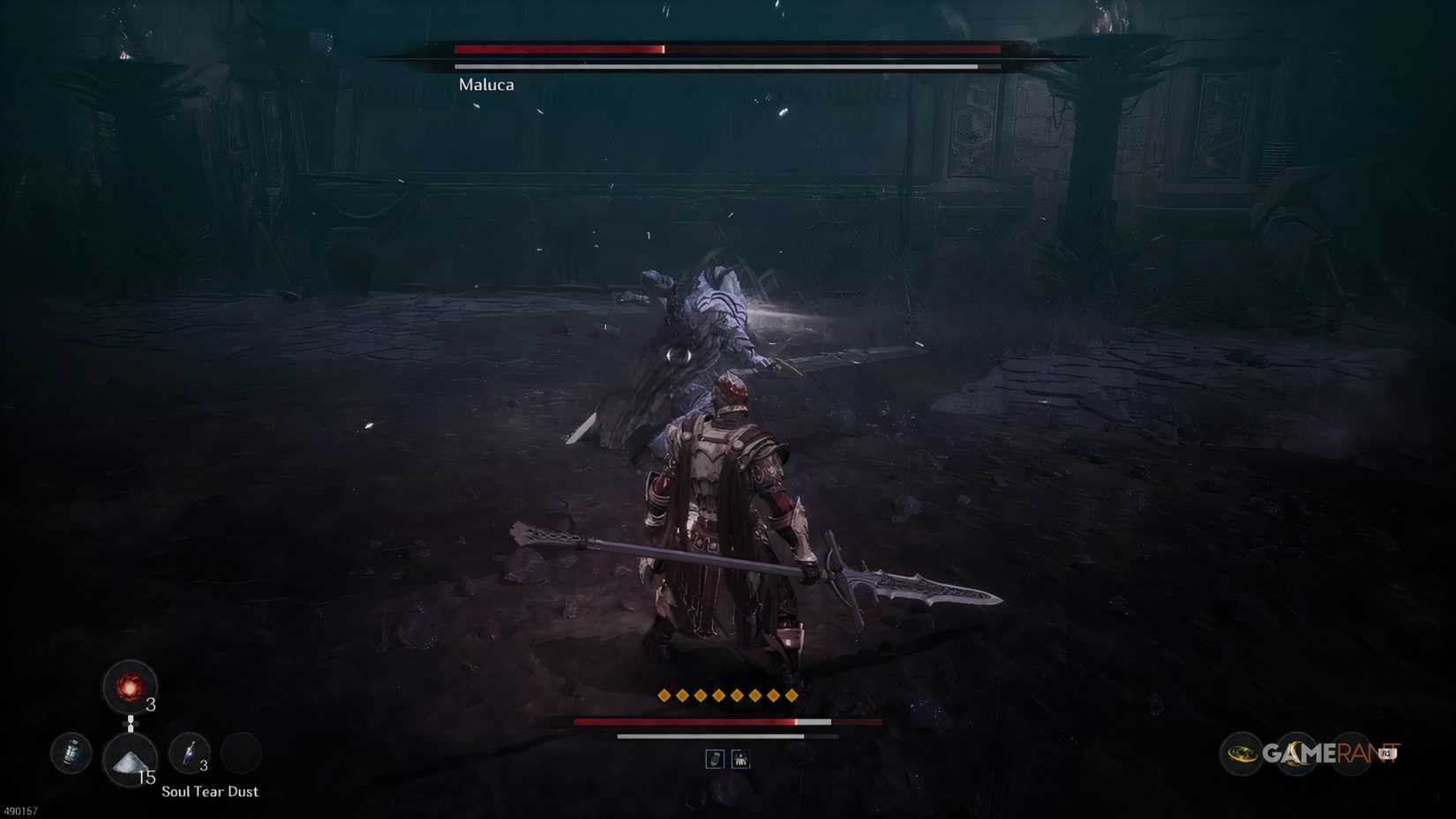Select the Maluca boss name label
Image resolution: width=1456 pixels, height=819 pixels.
(x=486, y=85)
